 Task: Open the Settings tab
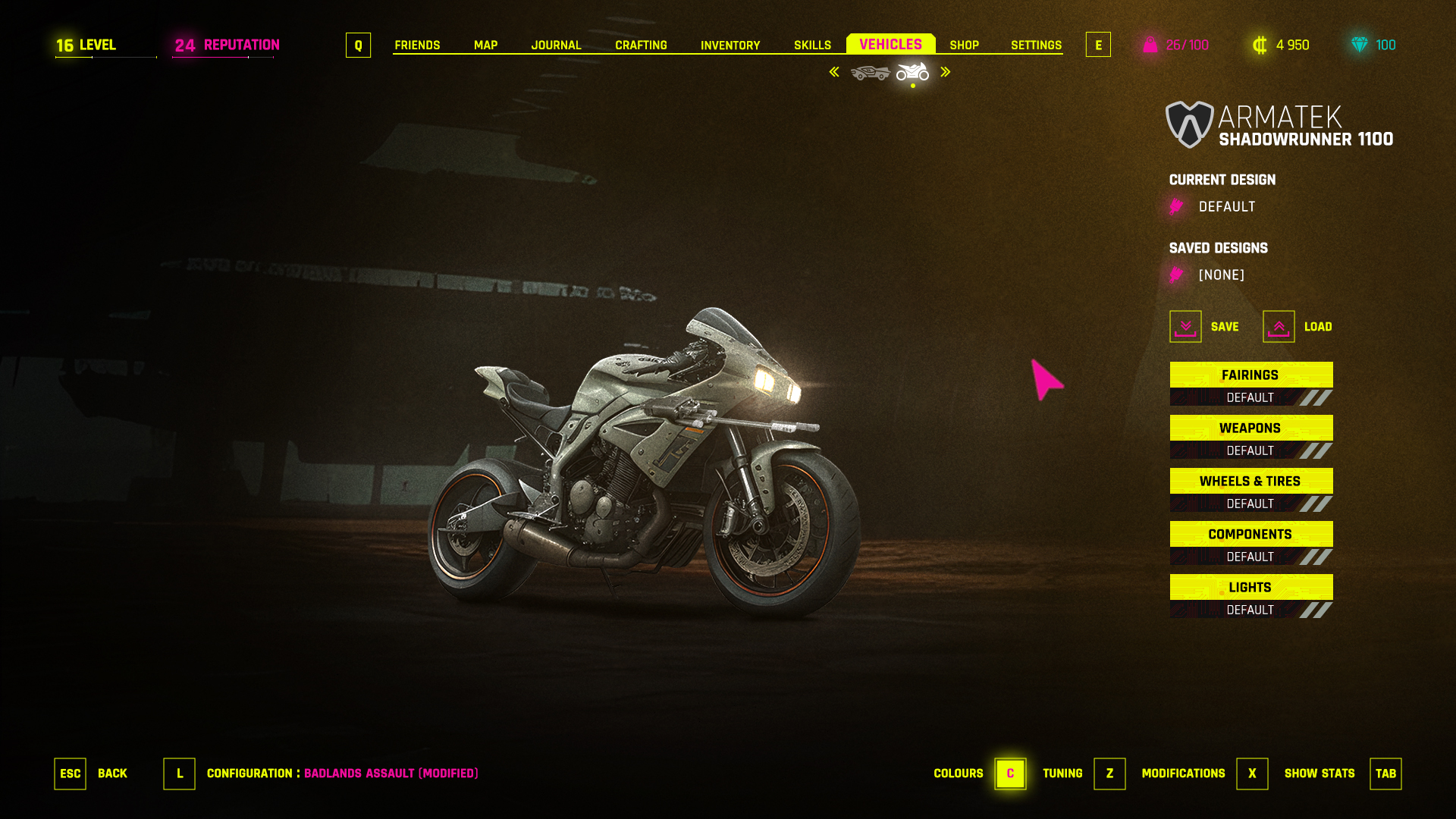(x=1036, y=45)
